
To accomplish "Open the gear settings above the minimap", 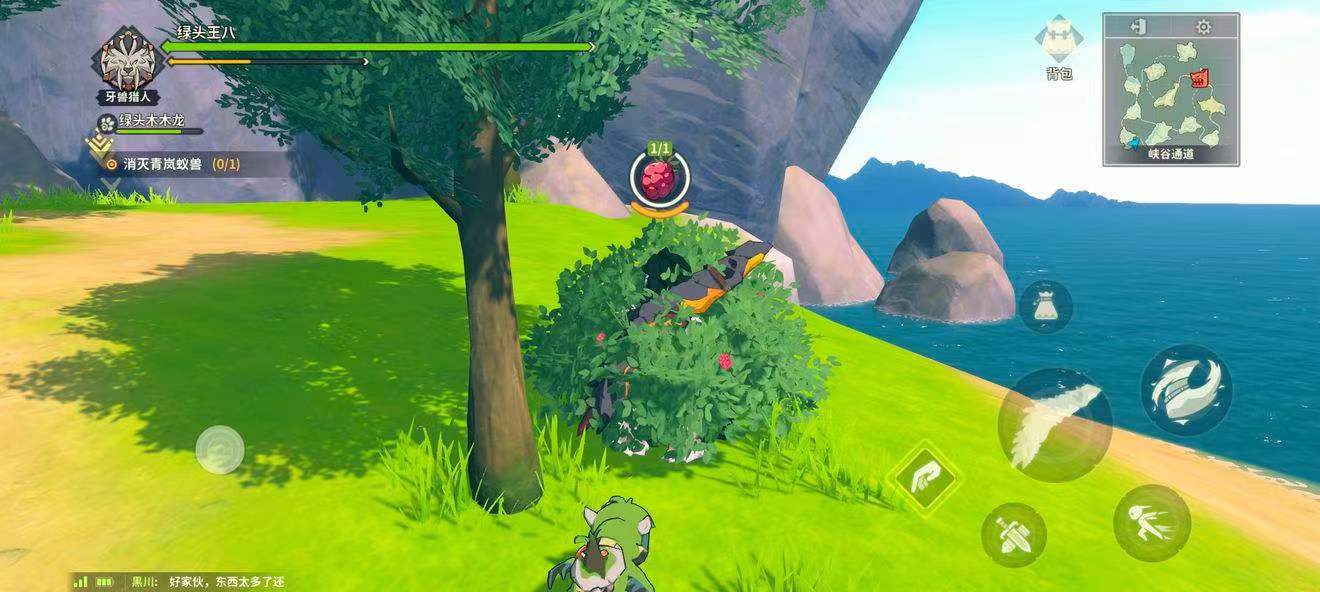I will pyautogui.click(x=1203, y=27).
